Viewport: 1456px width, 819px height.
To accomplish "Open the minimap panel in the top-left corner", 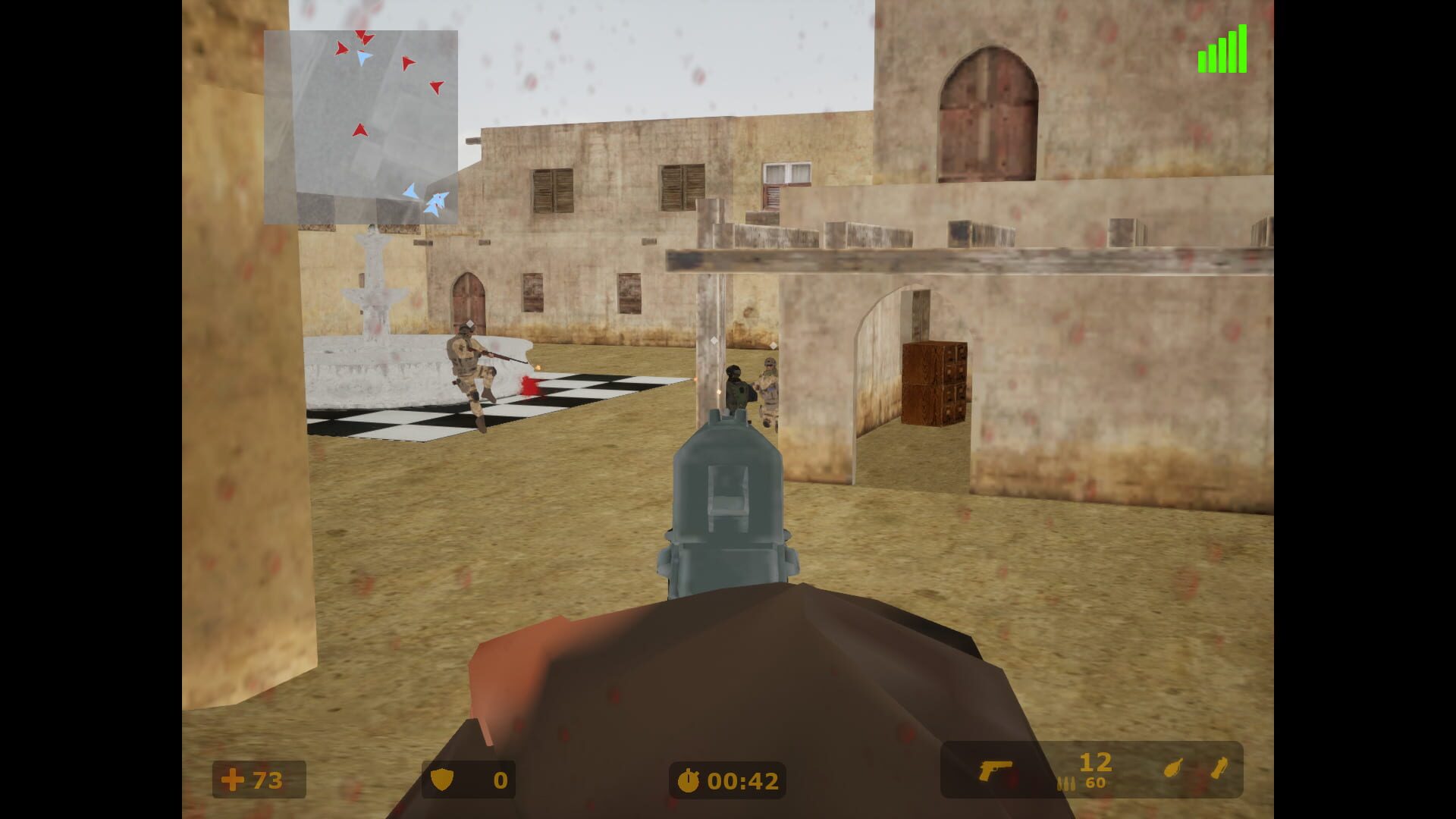I will [361, 127].
